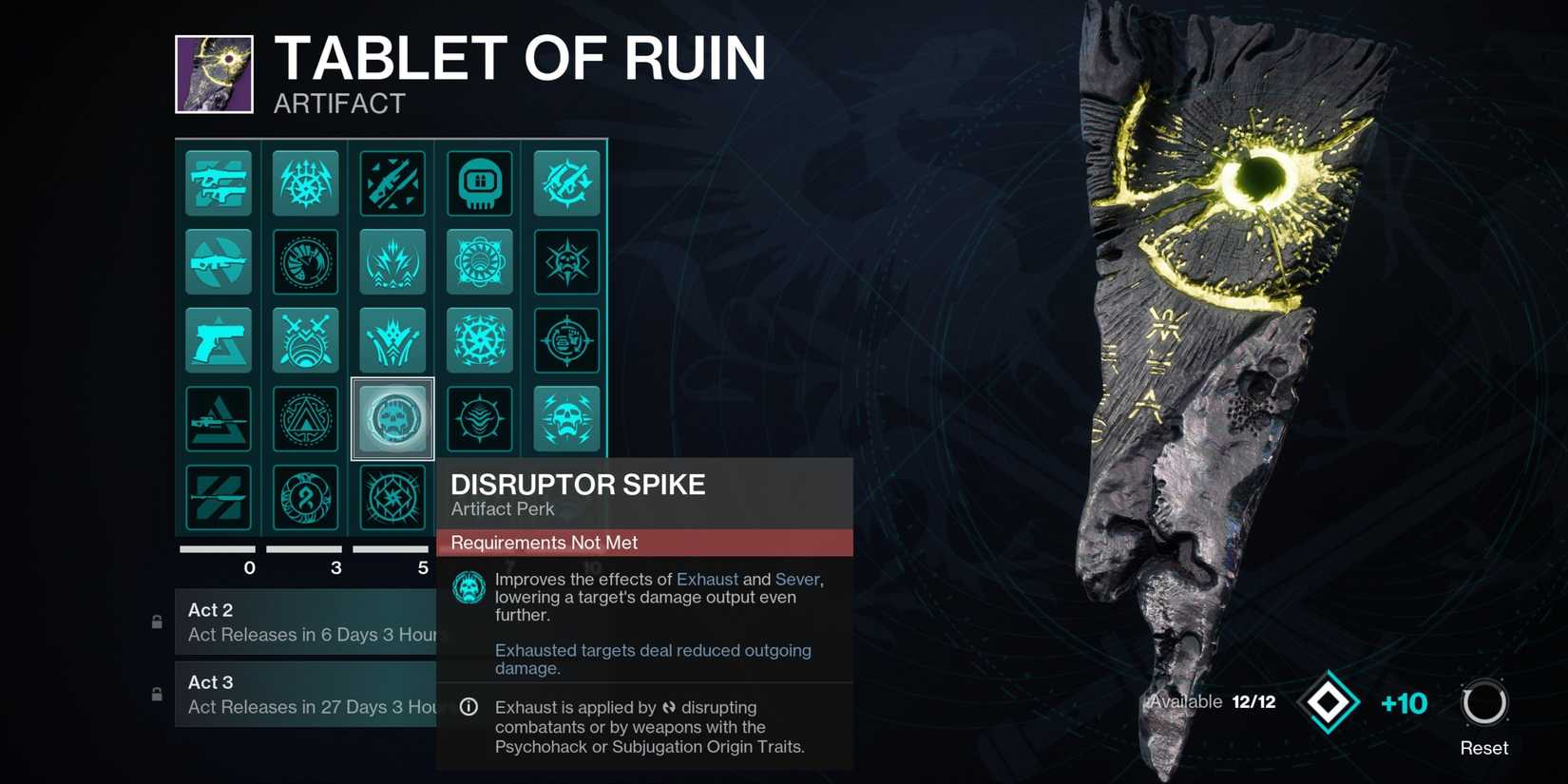The image size is (1568, 784).
Task: Click the teal robot skull perk in top row
Action: click(x=479, y=183)
